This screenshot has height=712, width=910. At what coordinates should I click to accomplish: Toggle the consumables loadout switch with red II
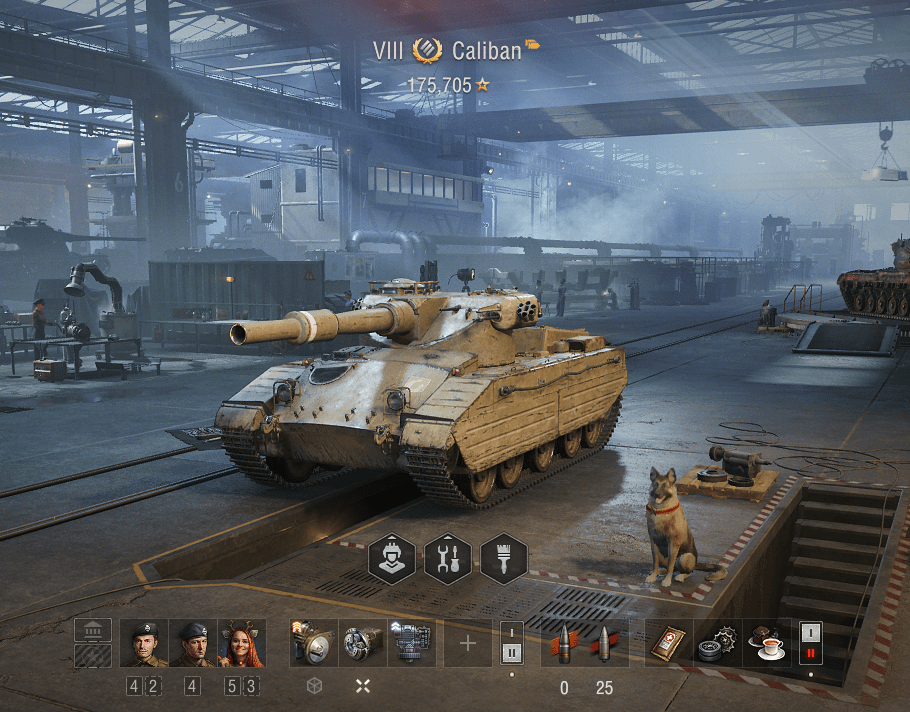point(810,643)
